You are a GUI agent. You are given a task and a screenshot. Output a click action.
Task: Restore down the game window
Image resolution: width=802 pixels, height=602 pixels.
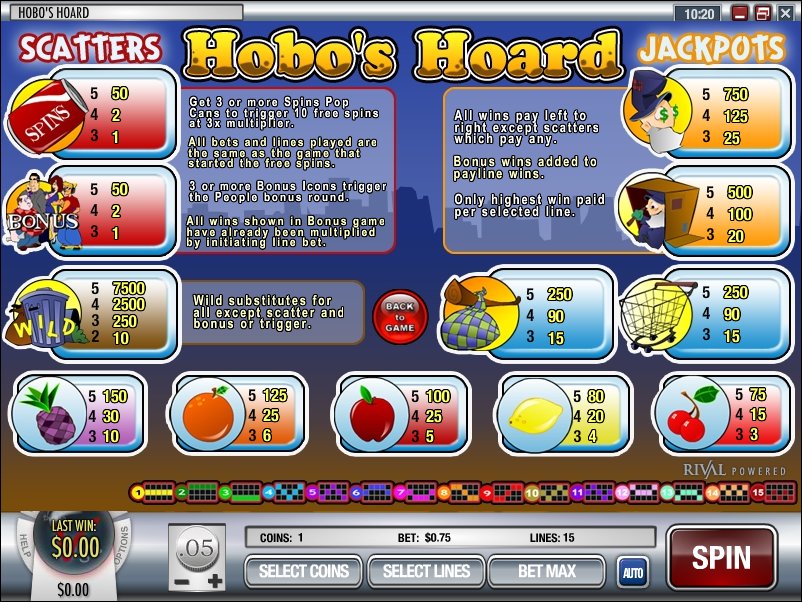[762, 14]
